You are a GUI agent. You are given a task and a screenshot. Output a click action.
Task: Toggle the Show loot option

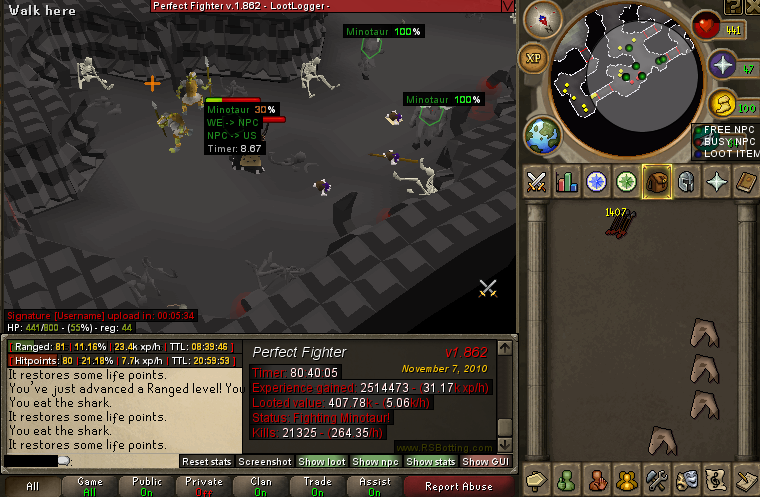321,462
